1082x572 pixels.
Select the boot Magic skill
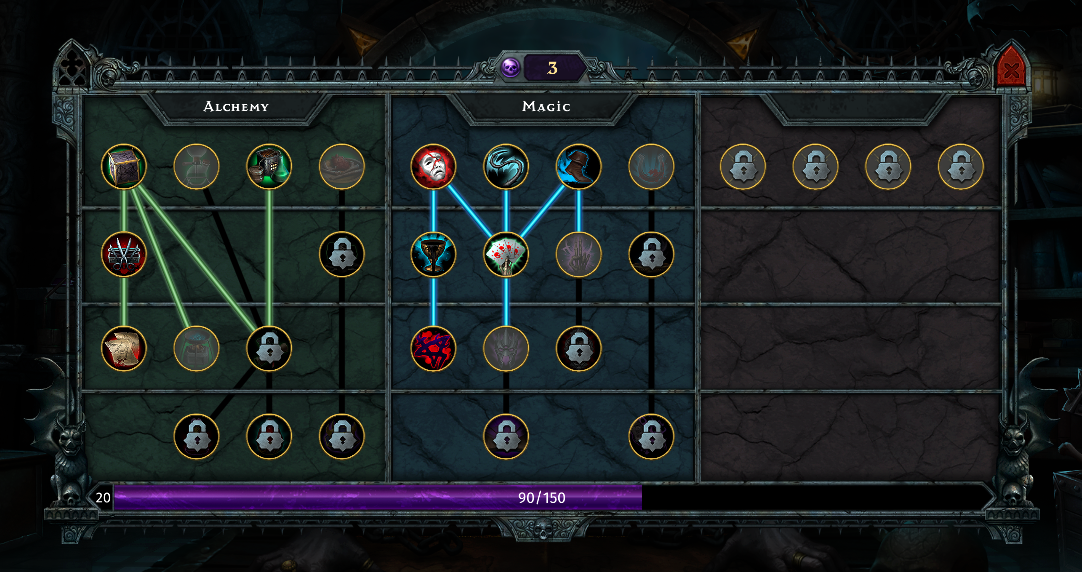(578, 167)
